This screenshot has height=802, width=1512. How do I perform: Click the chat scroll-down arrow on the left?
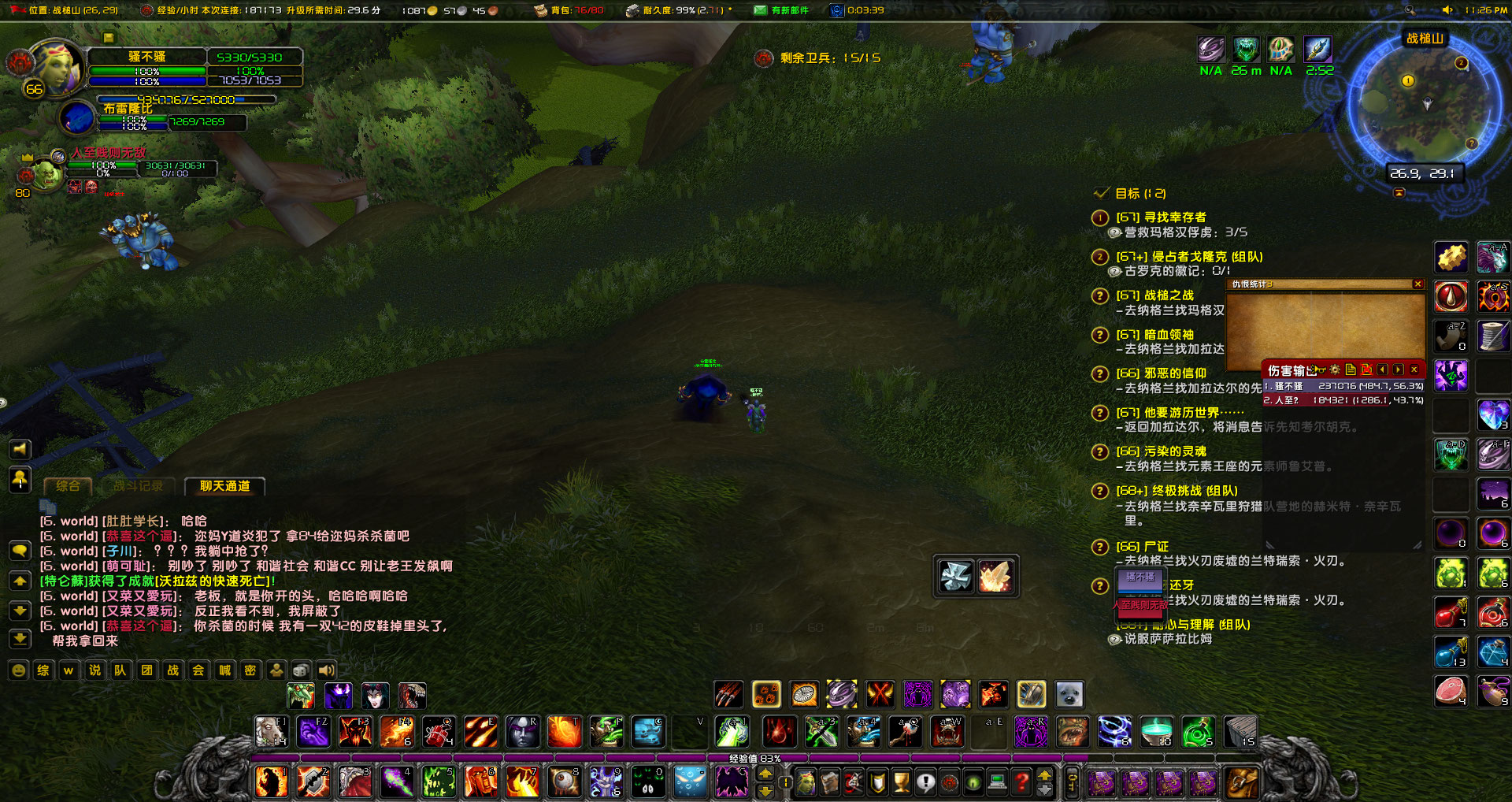[20, 610]
